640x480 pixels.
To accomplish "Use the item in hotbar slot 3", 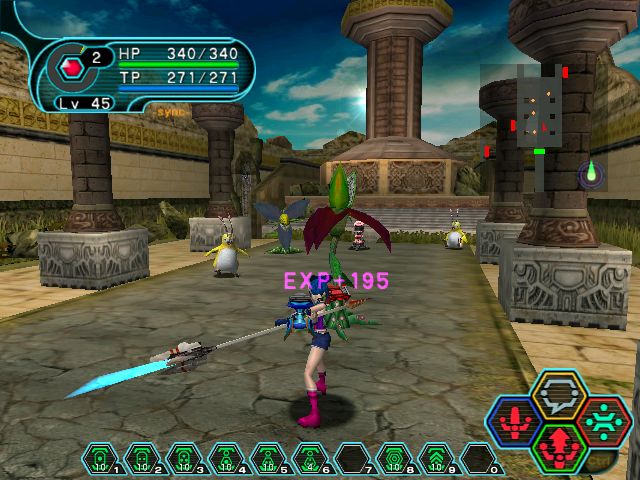I will 185,458.
